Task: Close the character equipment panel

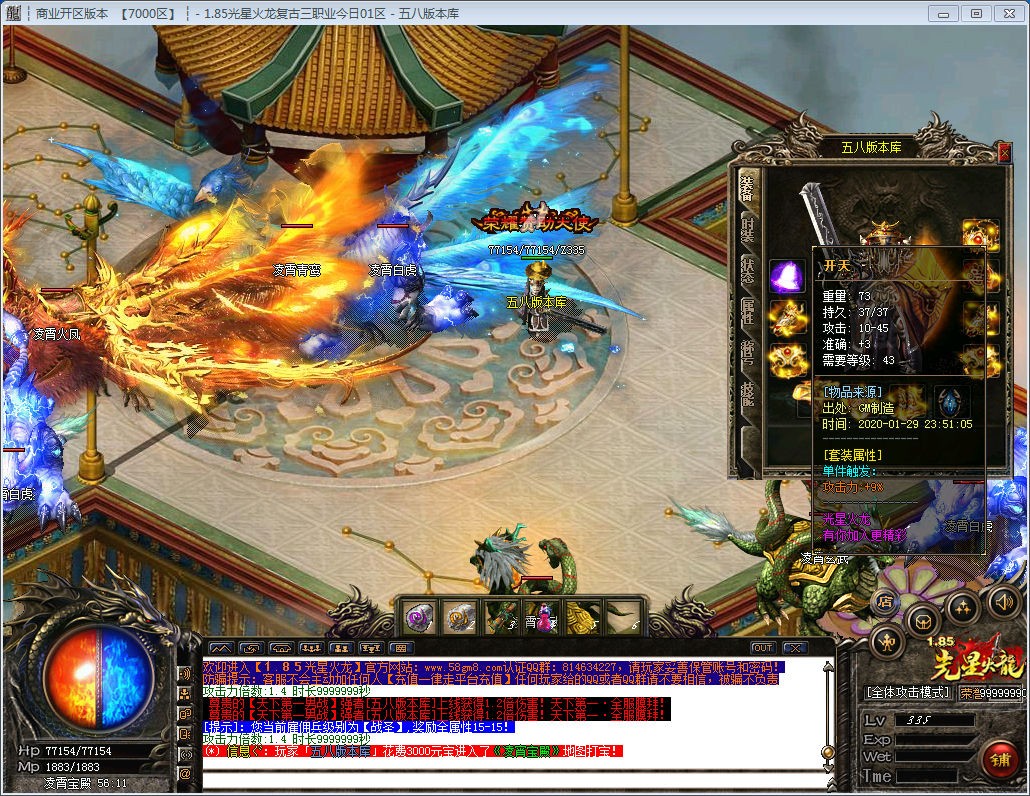Action: [x=1004, y=152]
